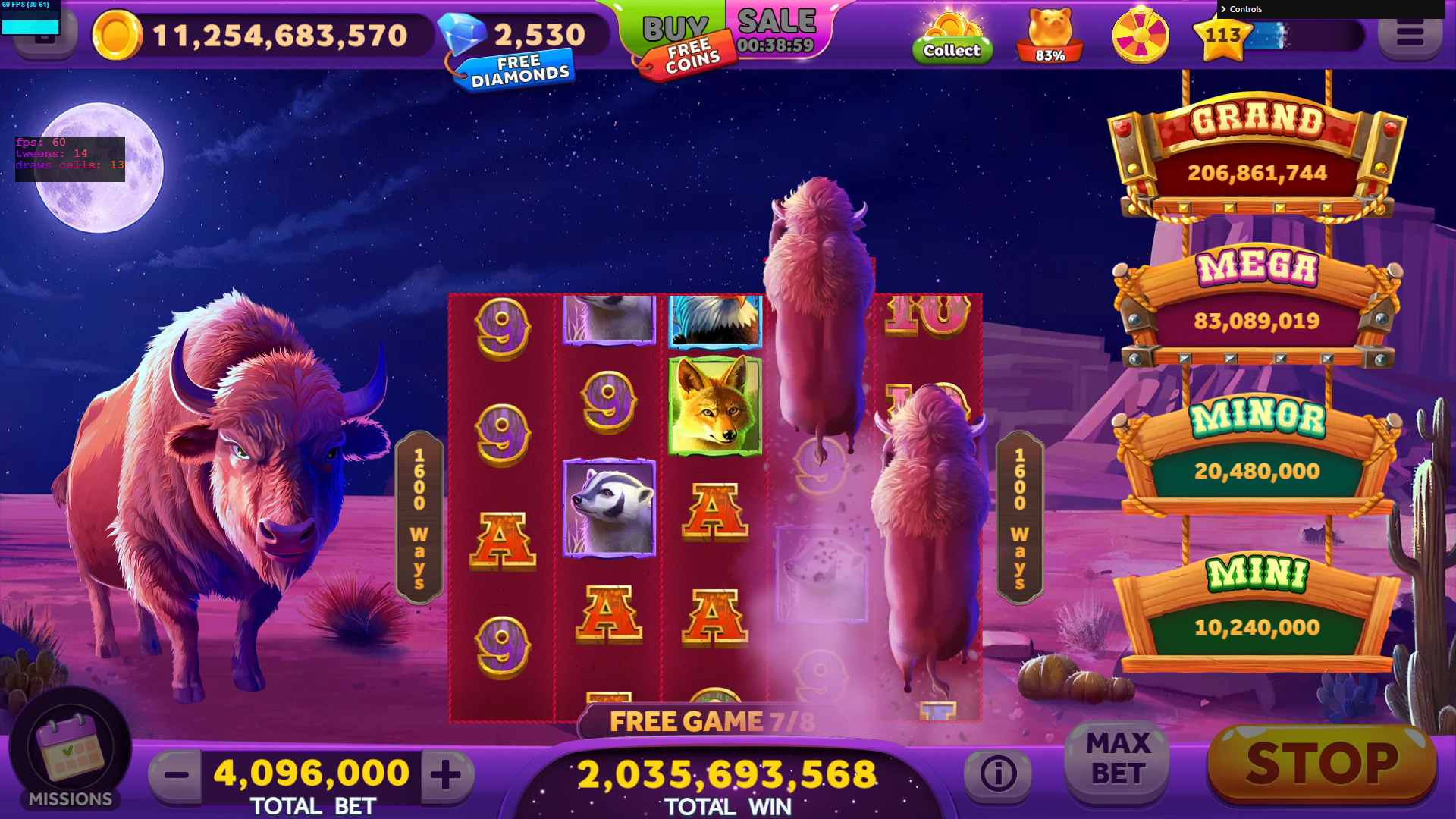
Task: Open the prize wheel
Action: 1140,36
